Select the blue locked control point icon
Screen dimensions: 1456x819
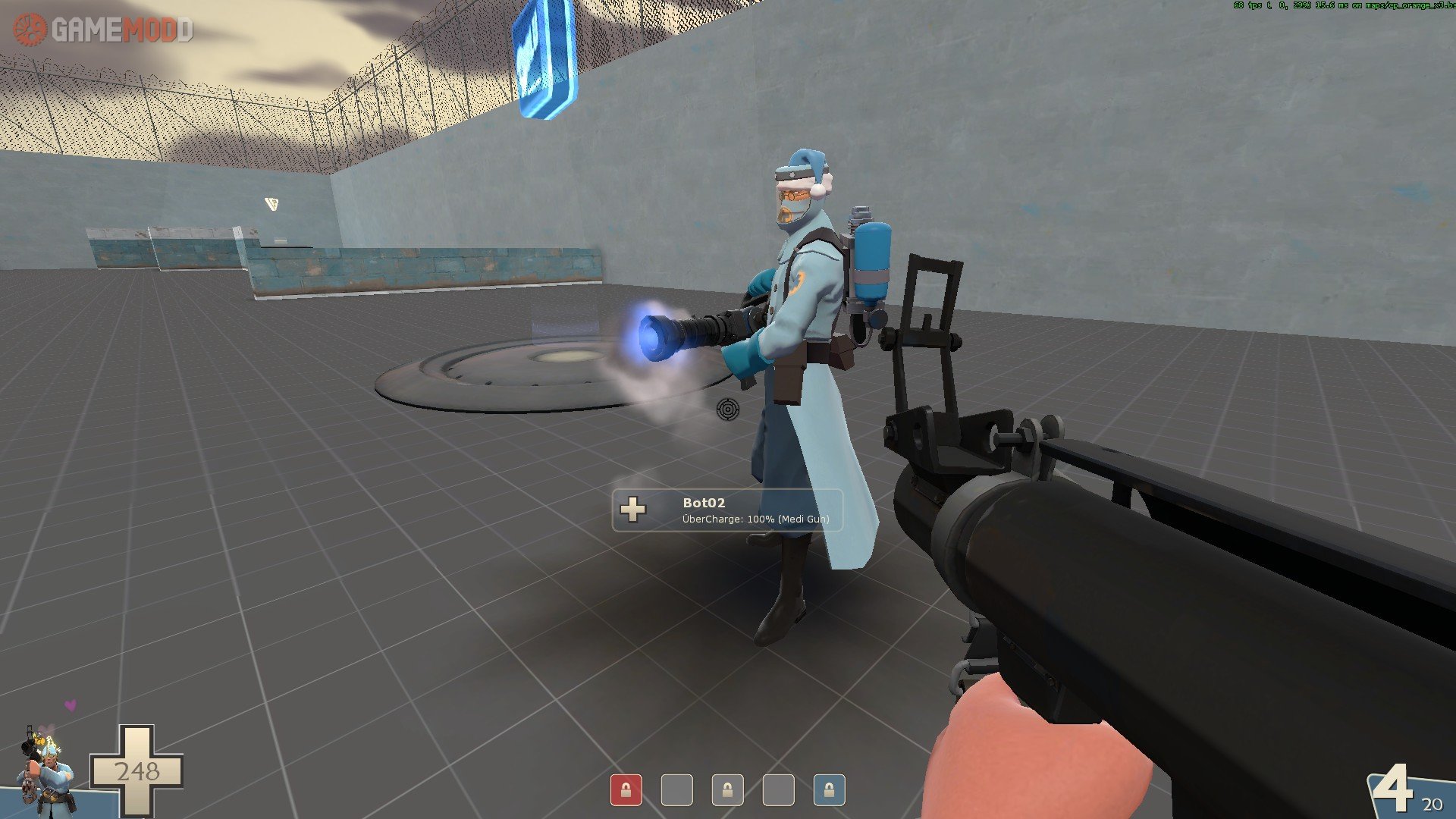click(829, 790)
